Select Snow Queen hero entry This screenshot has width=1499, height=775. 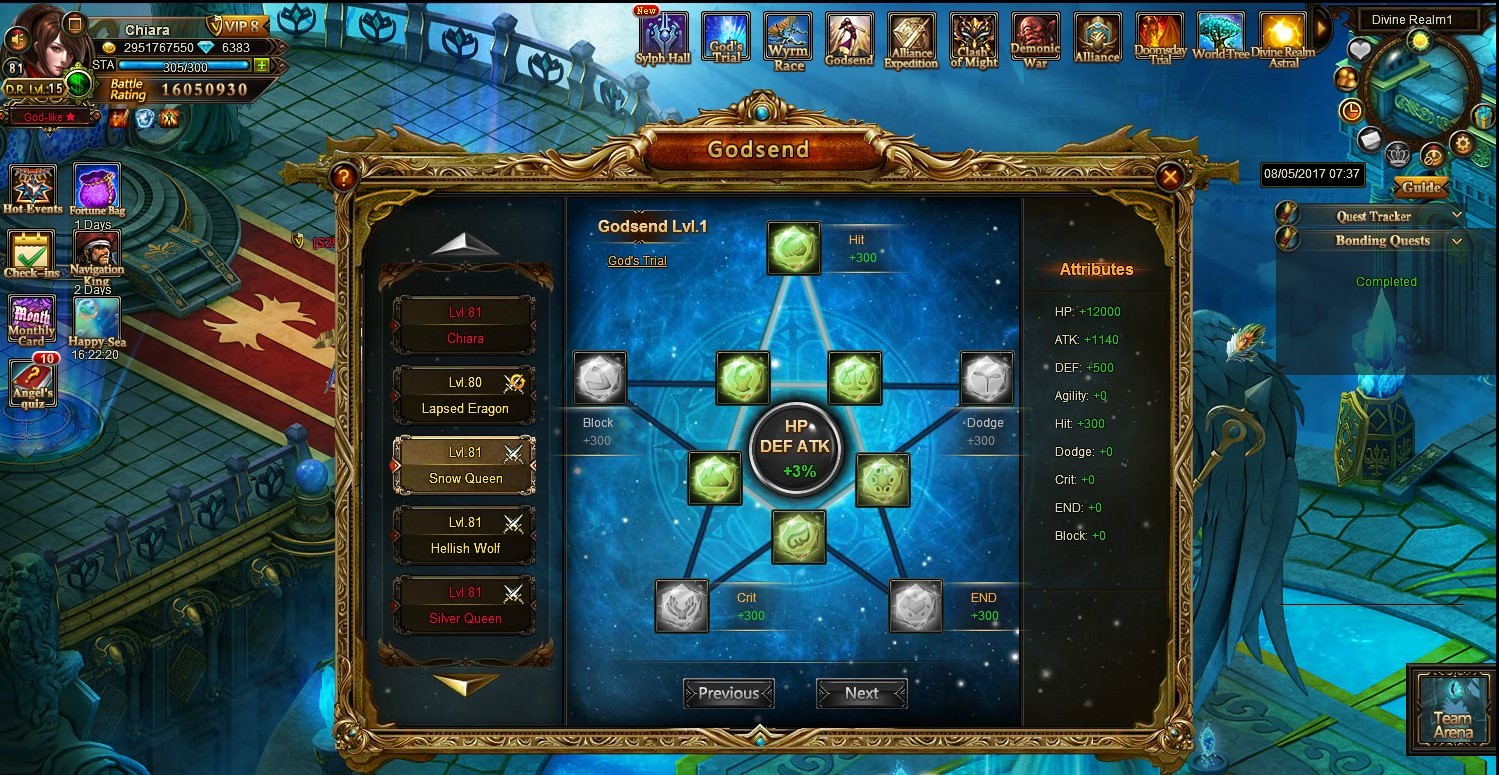[x=465, y=465]
